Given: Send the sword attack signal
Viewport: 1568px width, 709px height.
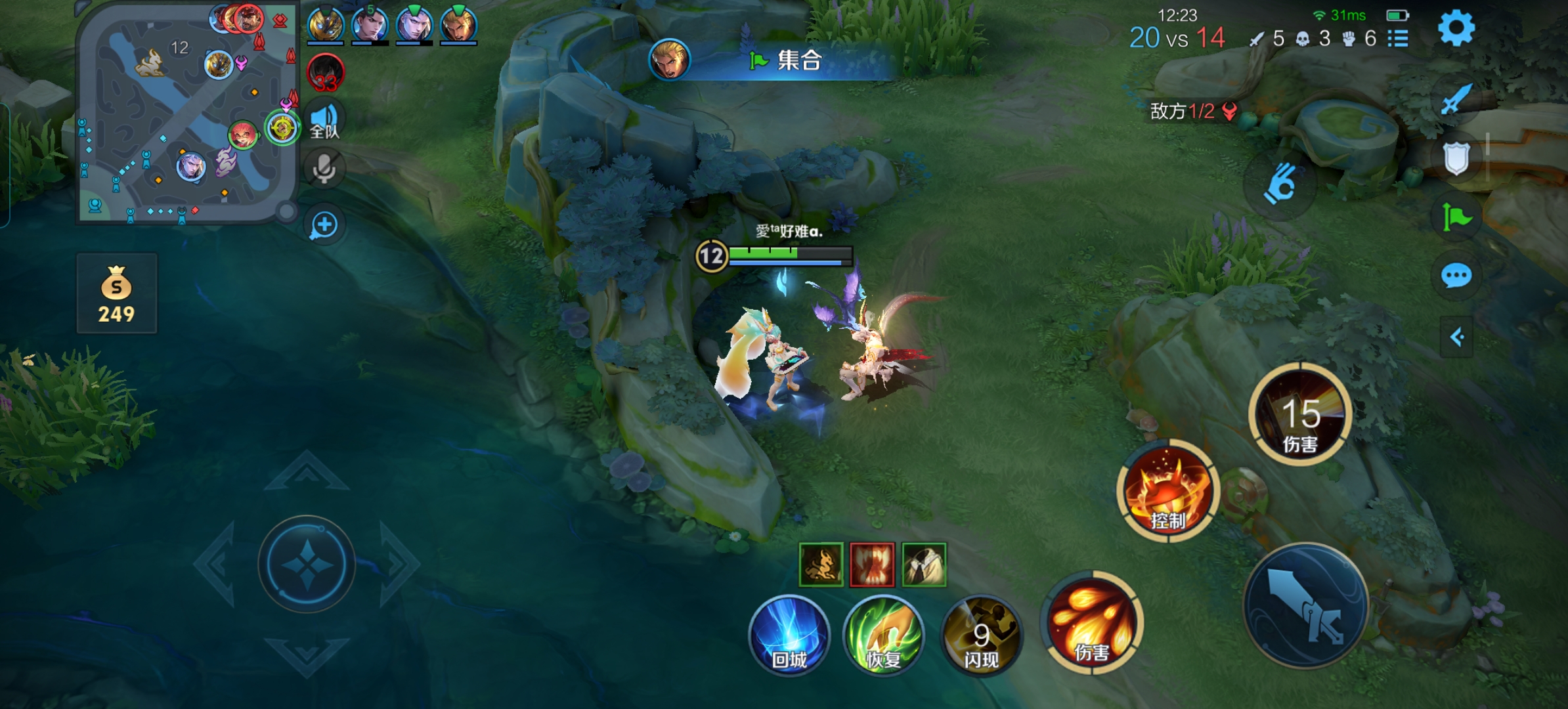Looking at the screenshot, I should (x=1456, y=99).
